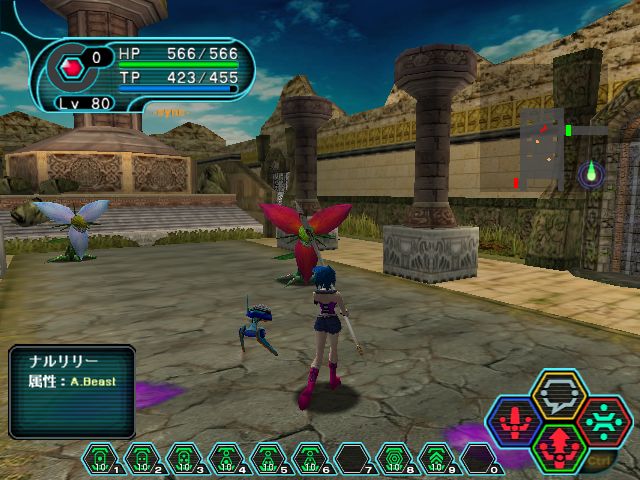Activate the blue-bordered normal attack hexagon
The height and width of the screenshot is (480, 640).
click(x=516, y=420)
